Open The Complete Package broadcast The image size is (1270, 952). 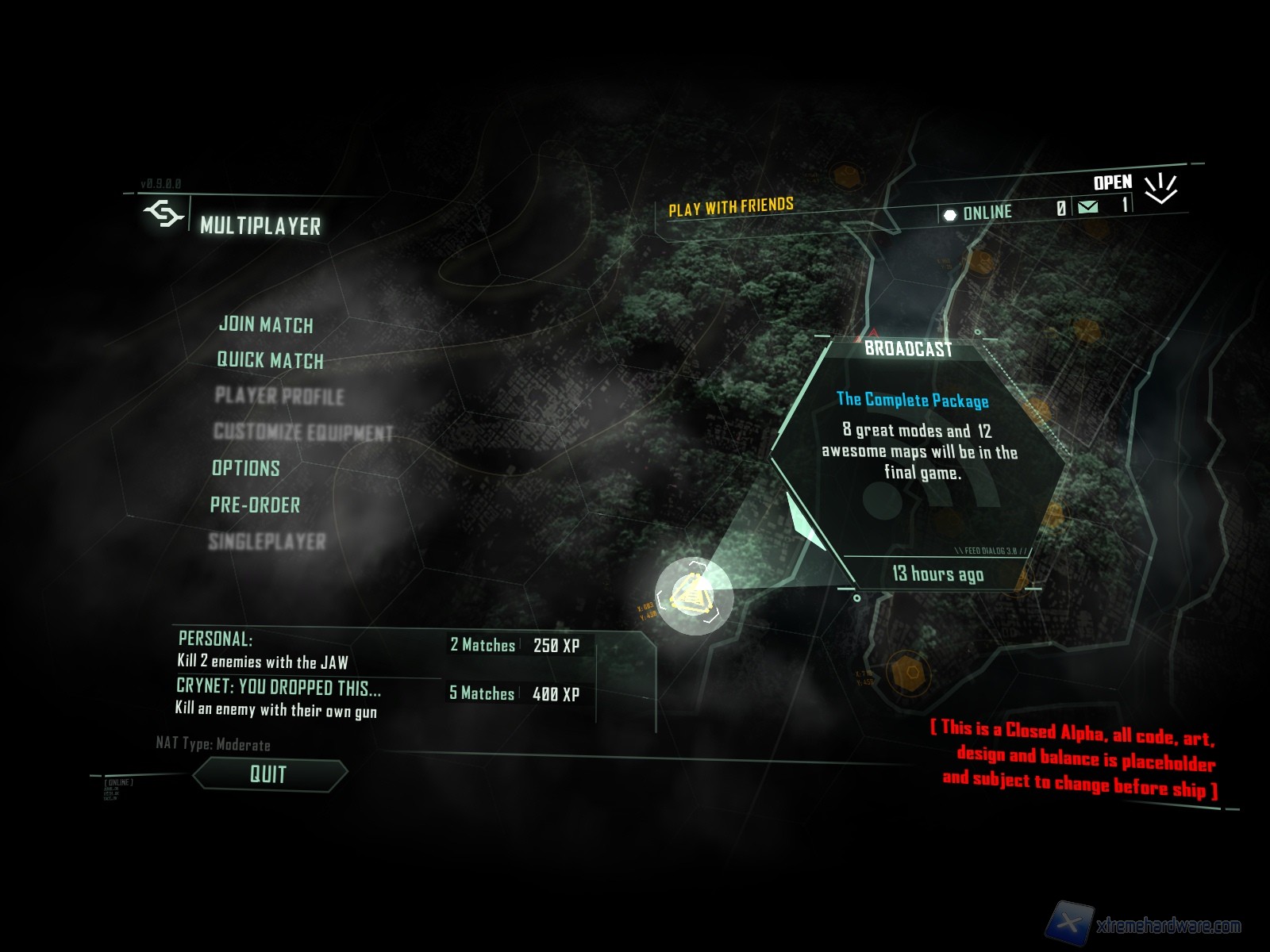click(913, 400)
